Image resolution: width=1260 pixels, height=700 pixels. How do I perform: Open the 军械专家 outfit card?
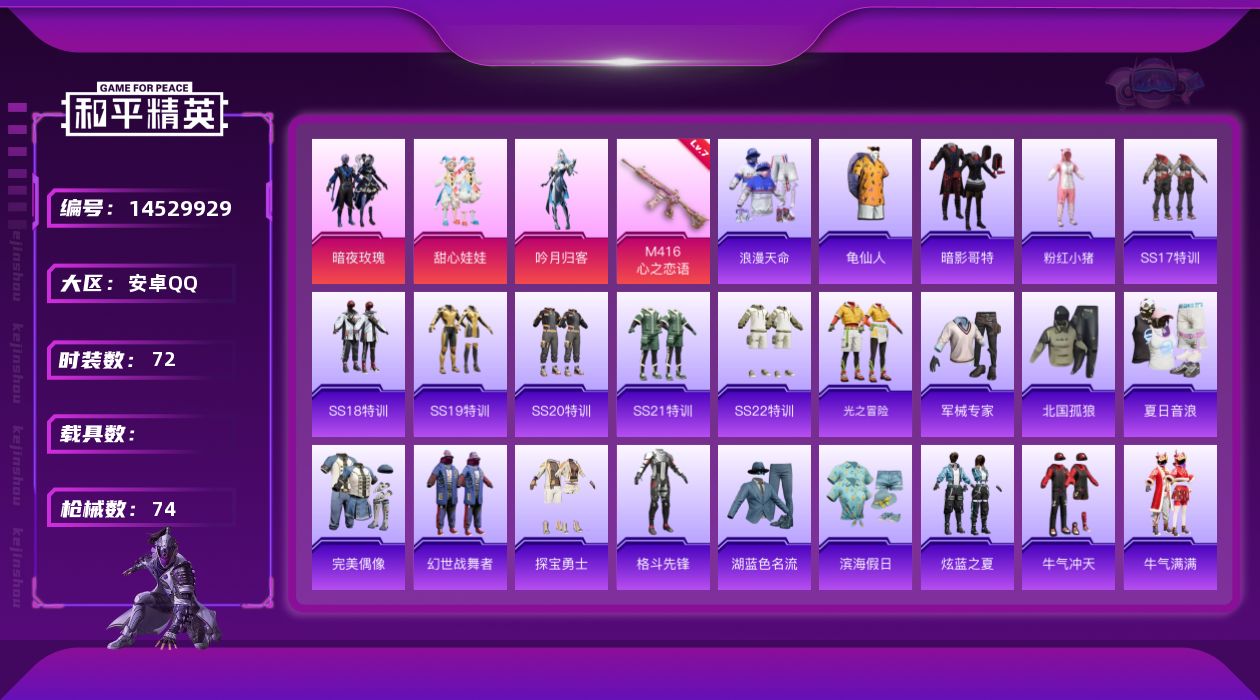(x=967, y=363)
